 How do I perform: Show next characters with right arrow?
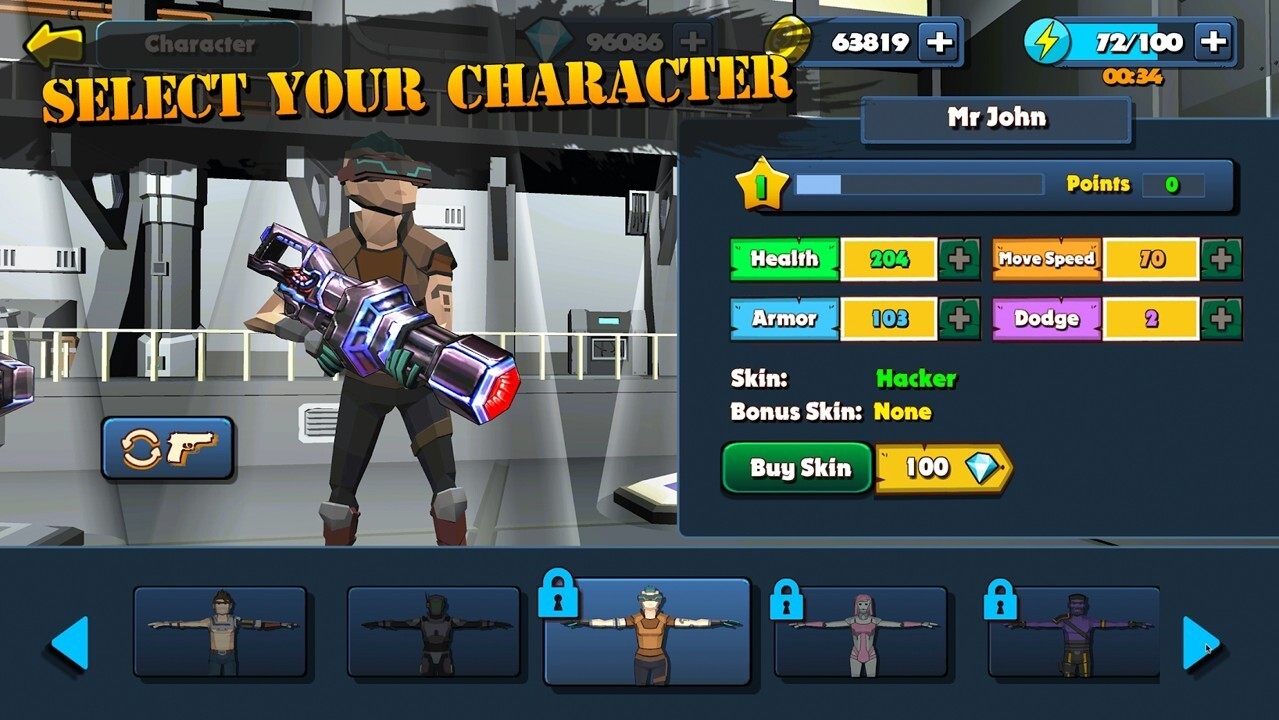(1200, 643)
